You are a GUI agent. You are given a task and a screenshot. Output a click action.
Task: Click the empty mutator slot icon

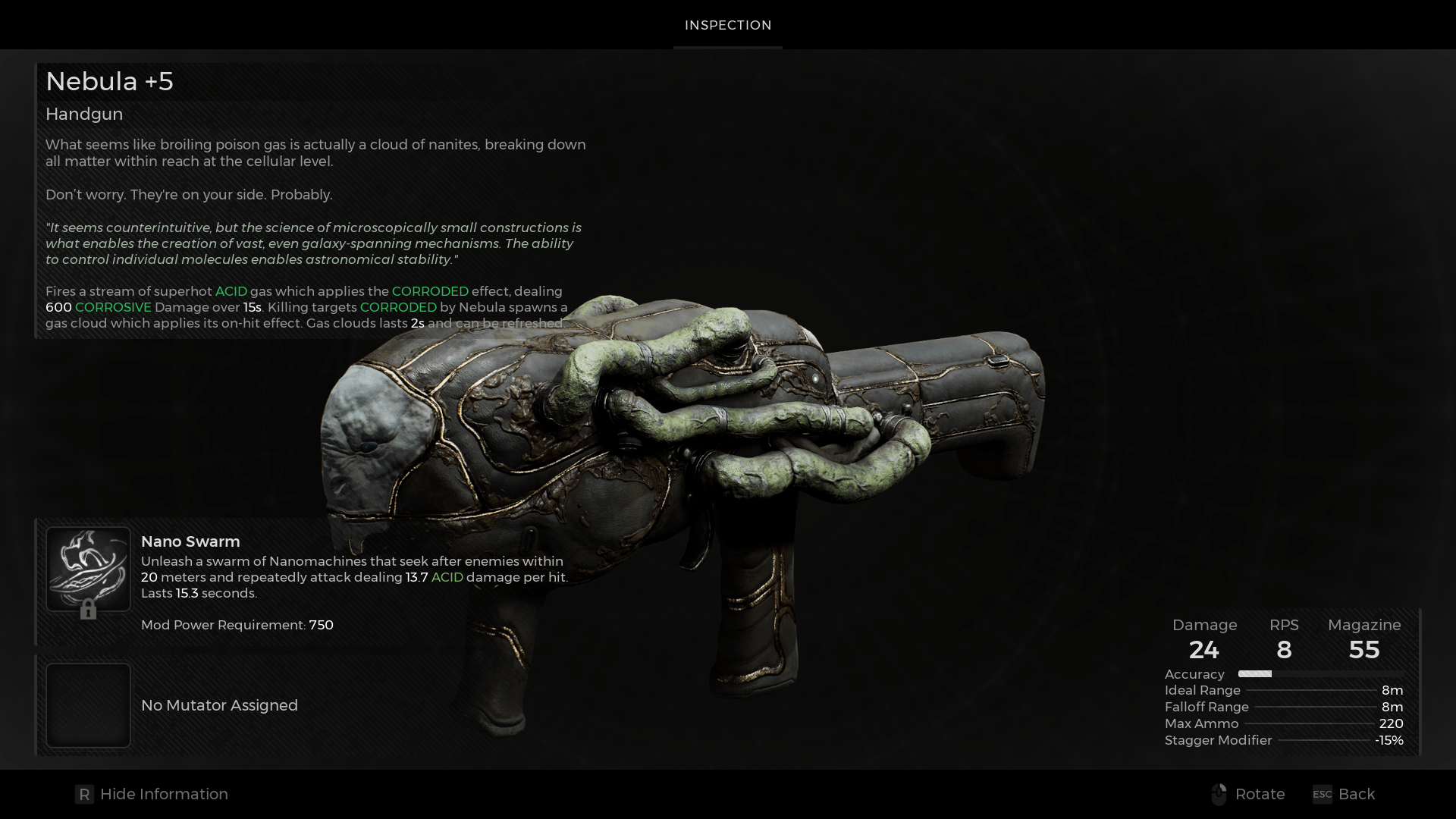88,705
